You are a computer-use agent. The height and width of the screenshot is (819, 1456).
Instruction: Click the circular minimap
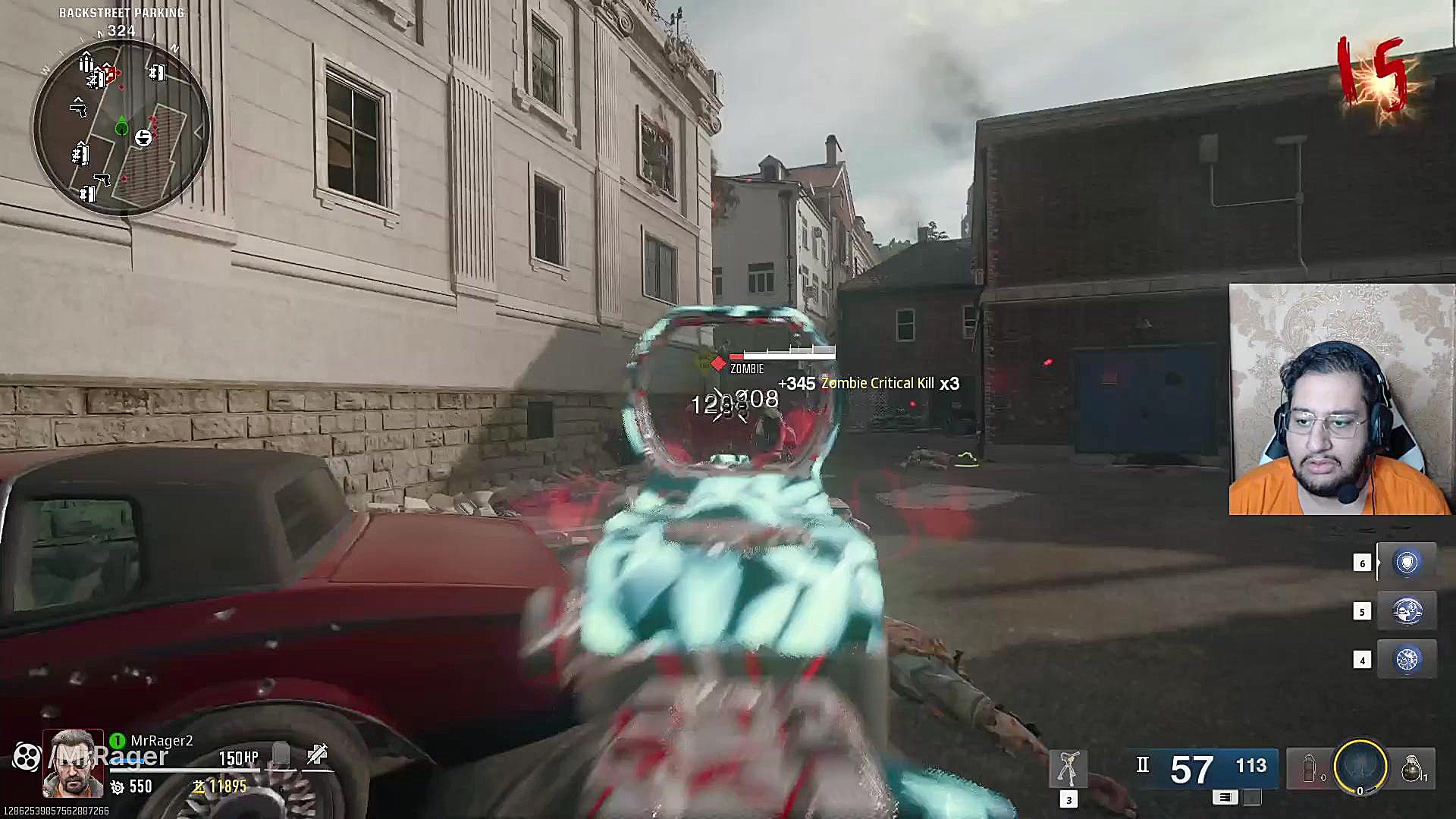click(121, 127)
